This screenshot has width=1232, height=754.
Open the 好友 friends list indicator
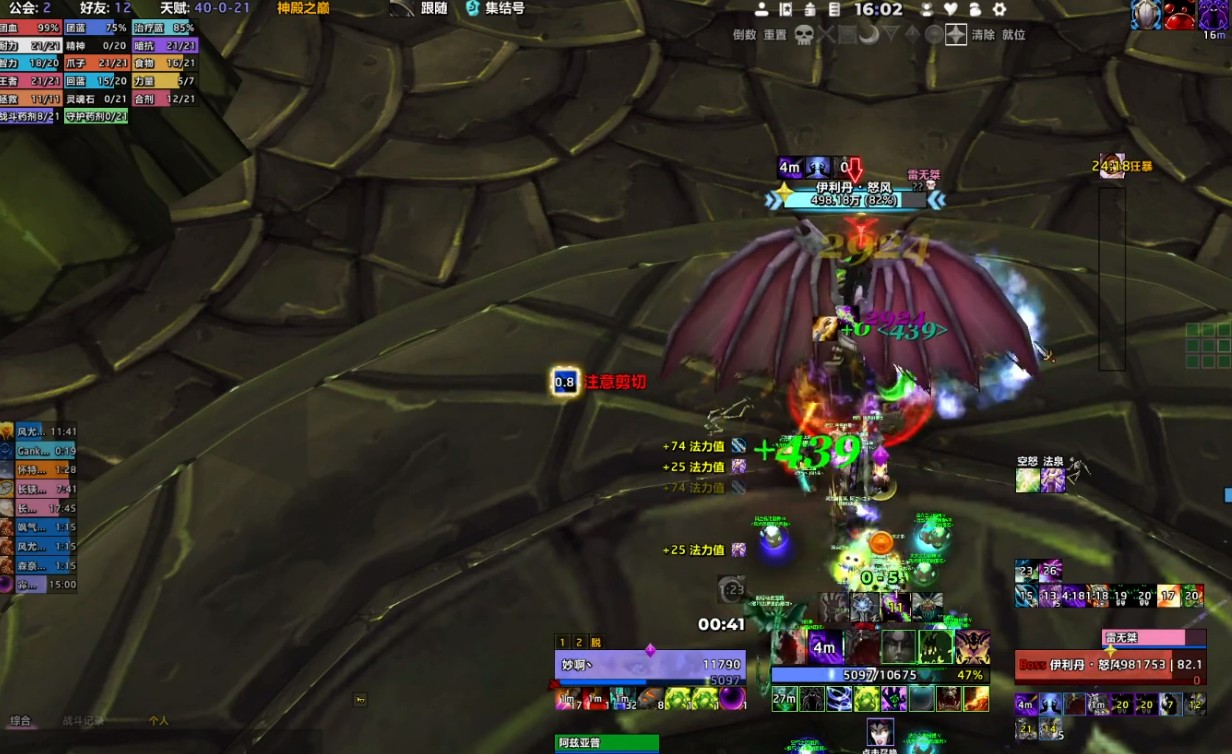click(x=109, y=9)
